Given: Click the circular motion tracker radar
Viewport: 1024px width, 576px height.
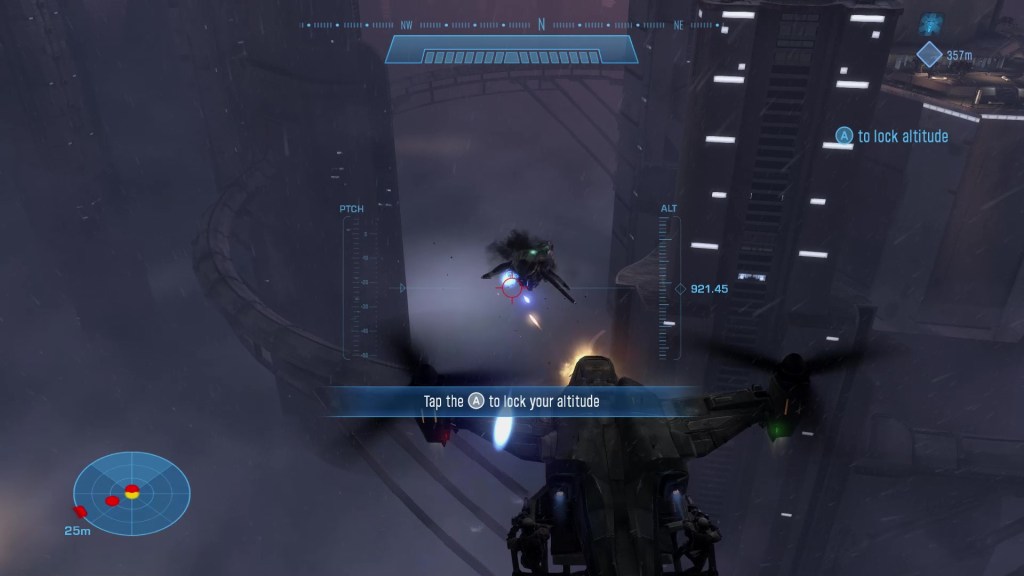Looking at the screenshot, I should click(131, 493).
